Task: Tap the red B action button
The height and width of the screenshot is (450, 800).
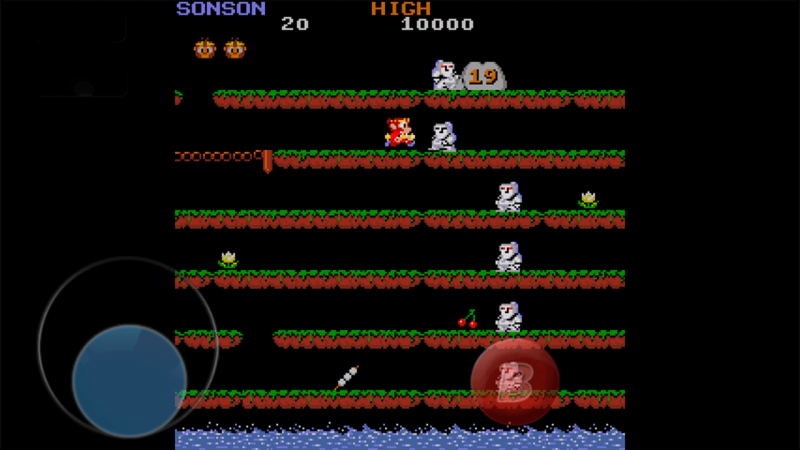Action: 514,381
